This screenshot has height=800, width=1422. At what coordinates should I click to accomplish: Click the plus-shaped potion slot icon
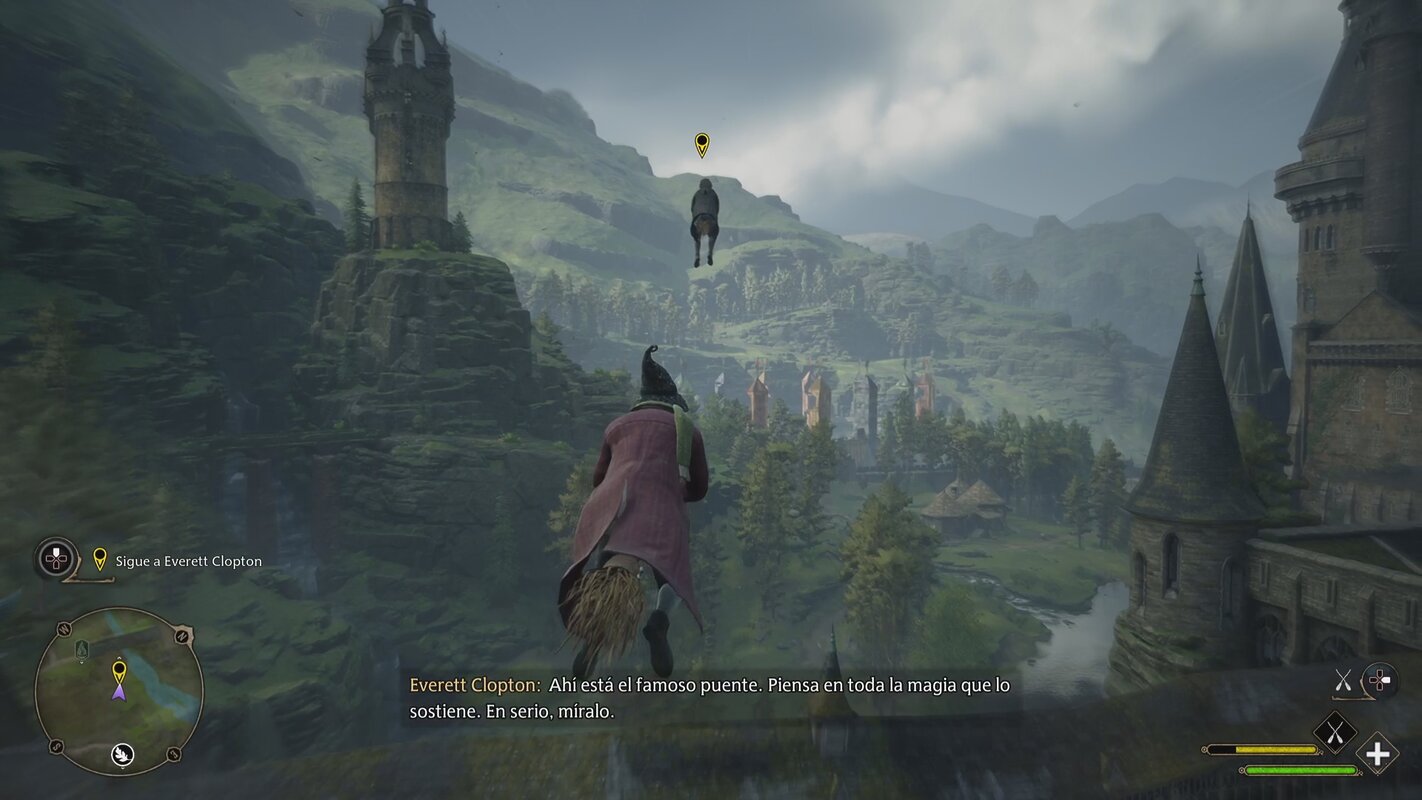pyautogui.click(x=1378, y=754)
